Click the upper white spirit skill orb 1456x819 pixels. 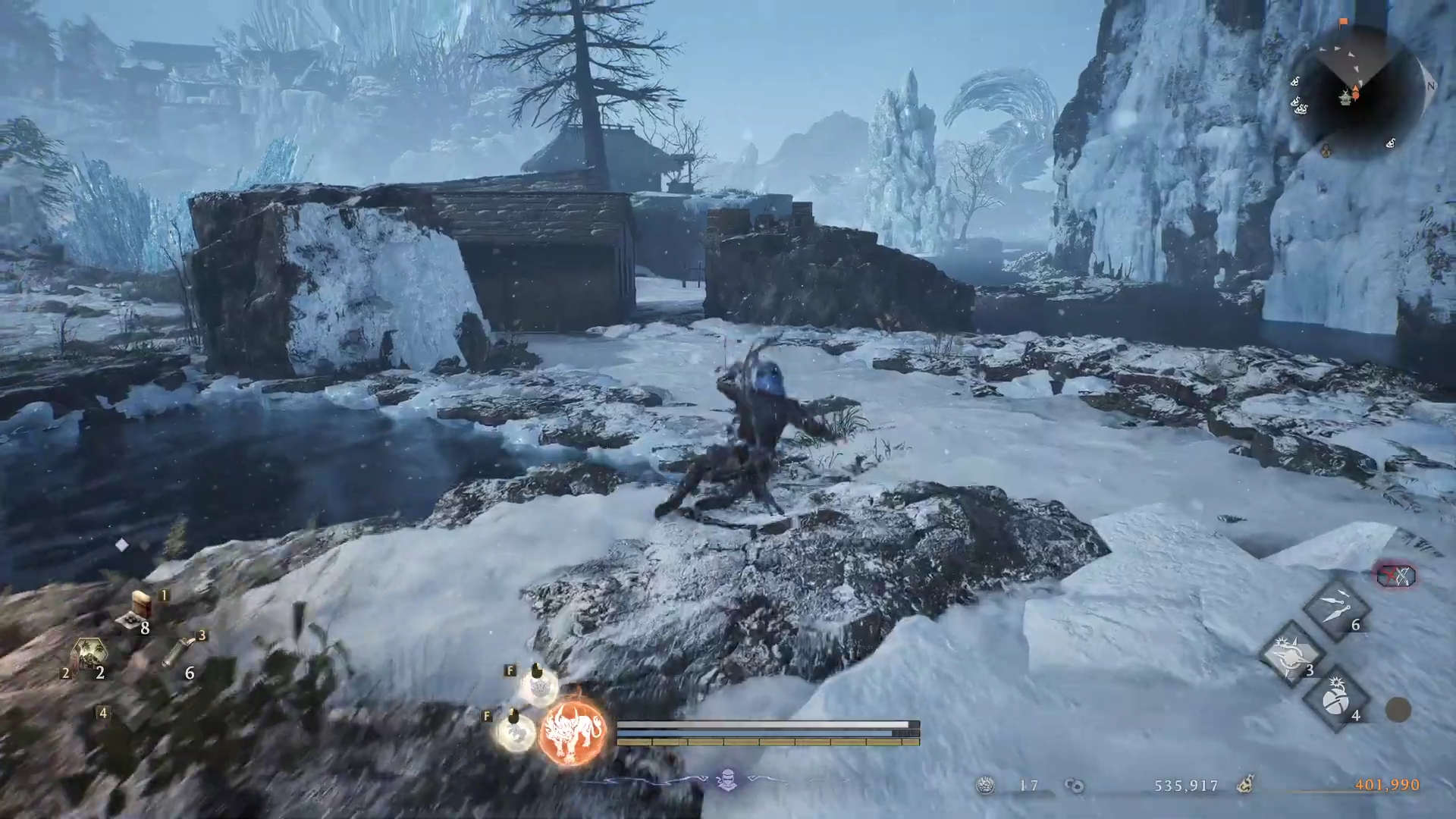(x=539, y=687)
